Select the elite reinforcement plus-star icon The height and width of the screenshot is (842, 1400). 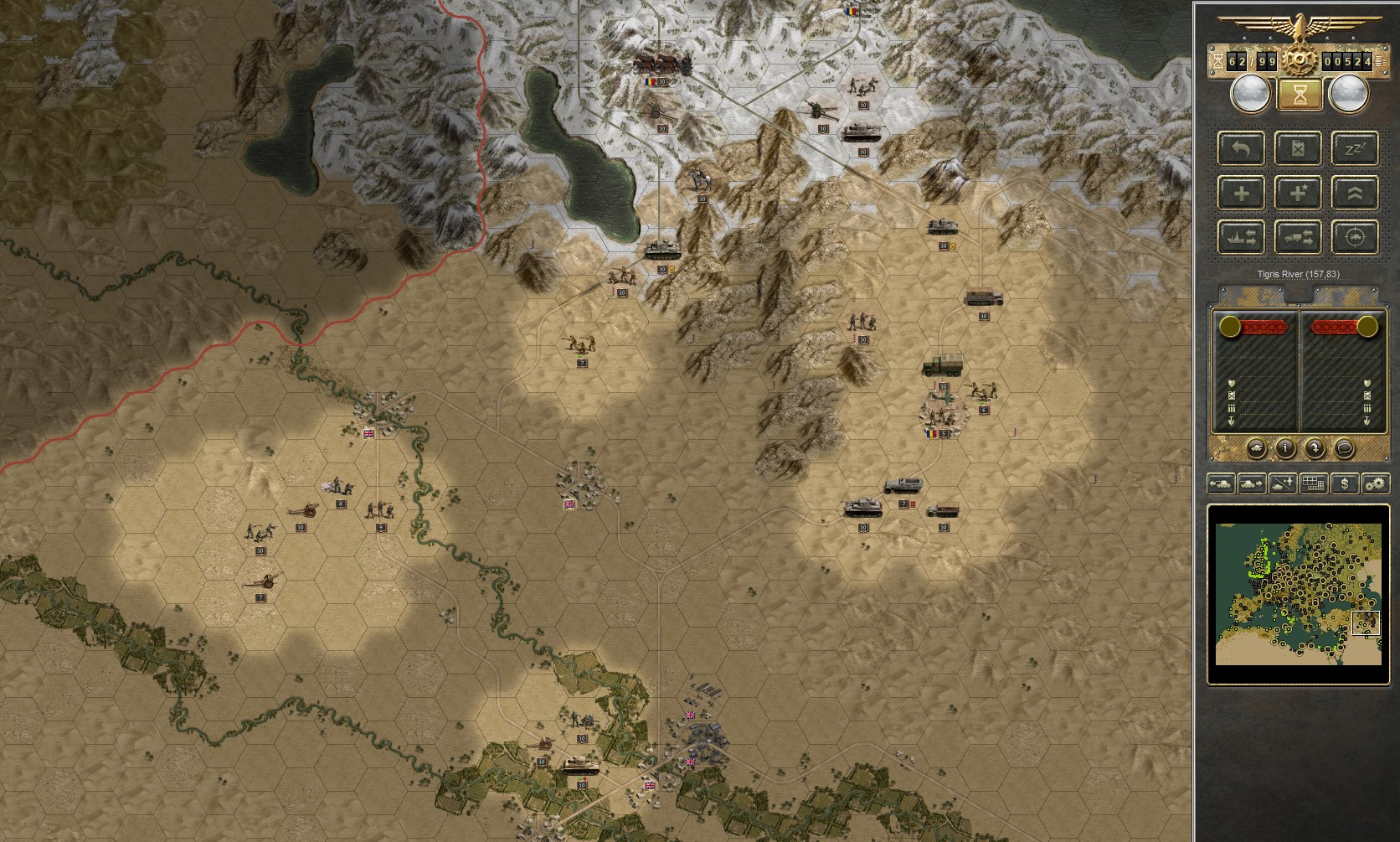(x=1298, y=192)
